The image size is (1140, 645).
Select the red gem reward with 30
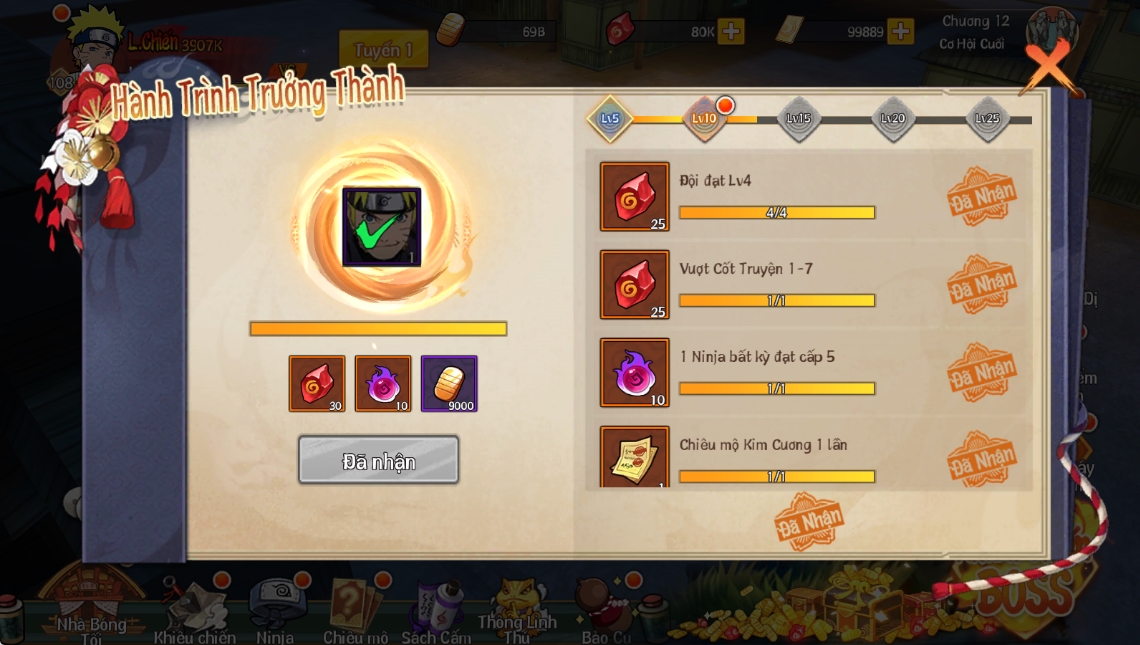point(317,384)
